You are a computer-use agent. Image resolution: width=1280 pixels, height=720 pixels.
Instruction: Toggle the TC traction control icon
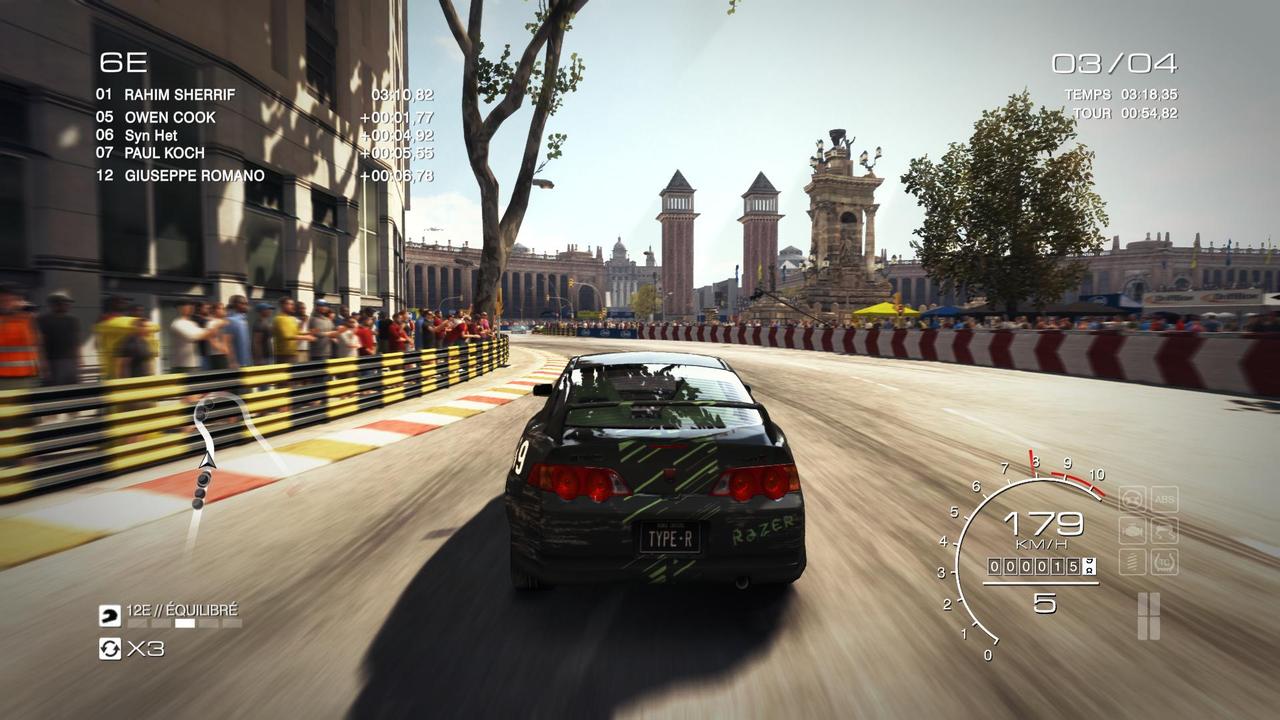click(1164, 561)
